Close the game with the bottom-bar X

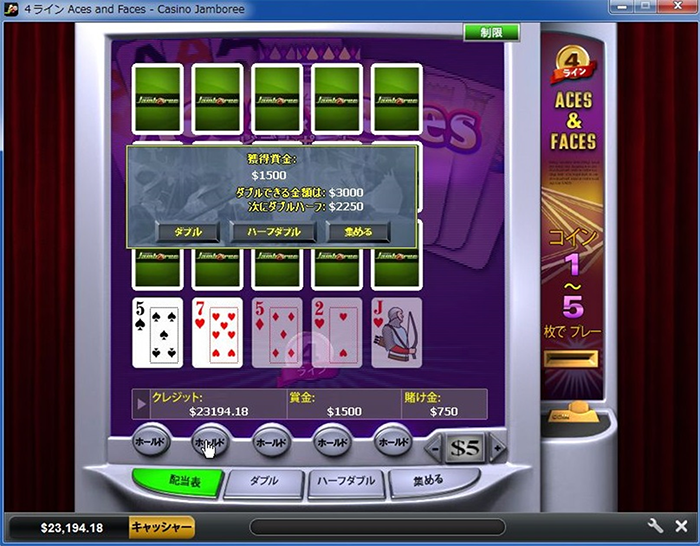point(681,526)
